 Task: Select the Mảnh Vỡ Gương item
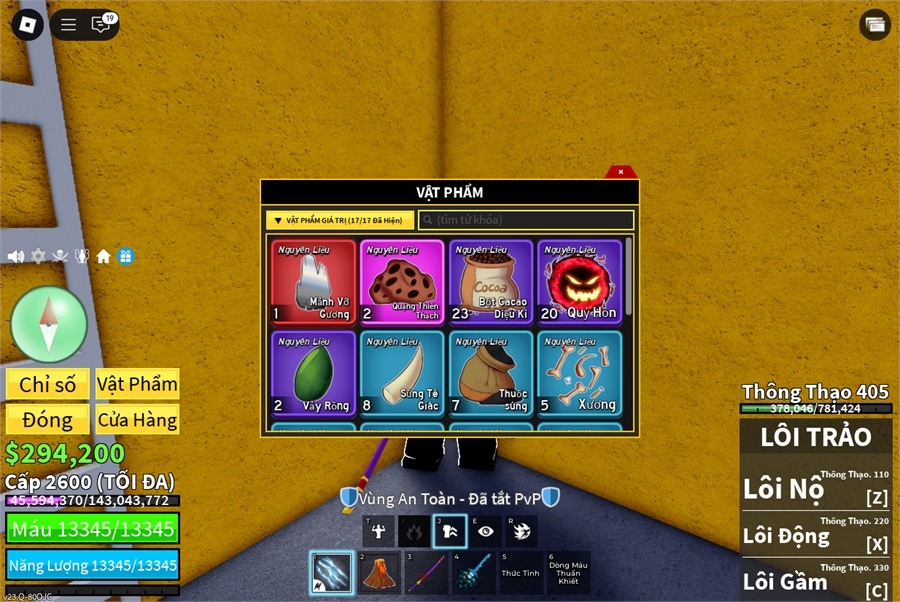coord(313,282)
